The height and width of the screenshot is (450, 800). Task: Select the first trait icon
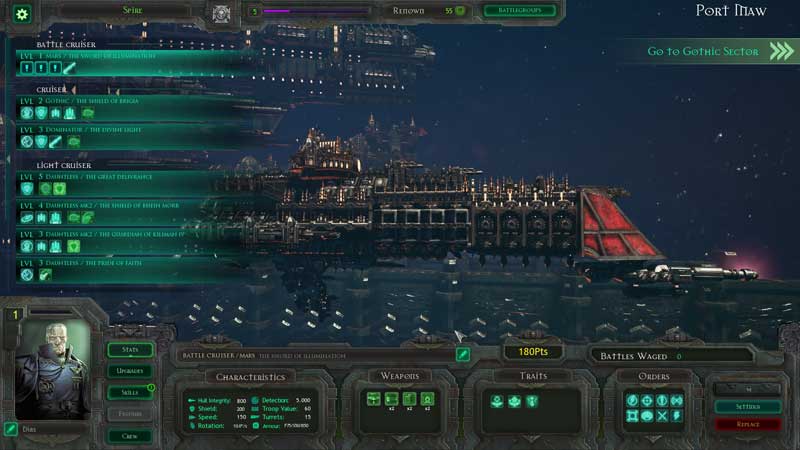495,401
